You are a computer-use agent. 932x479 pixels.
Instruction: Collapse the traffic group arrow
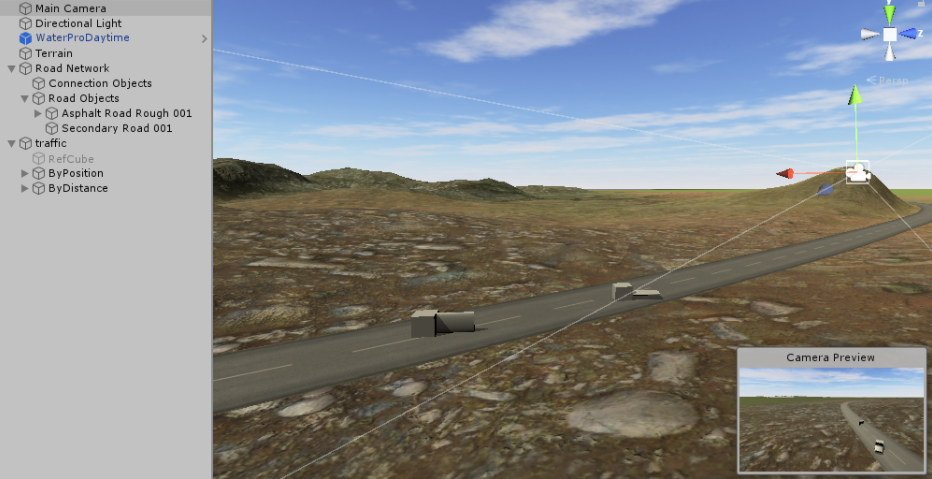click(x=12, y=144)
